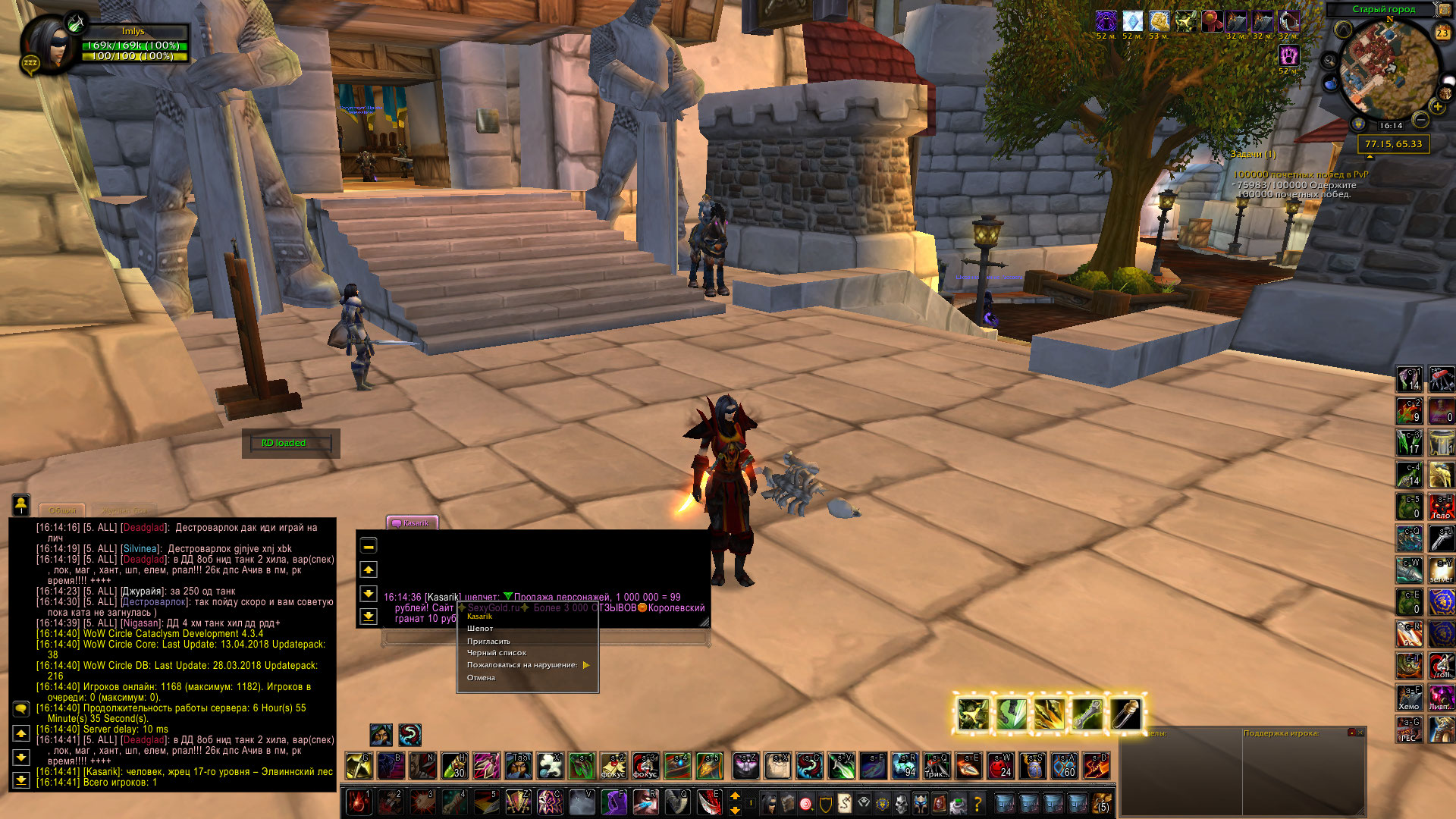Screen dimensions: 1456x819
Task: Choose Шепот in the player context menu
Action: coord(480,629)
